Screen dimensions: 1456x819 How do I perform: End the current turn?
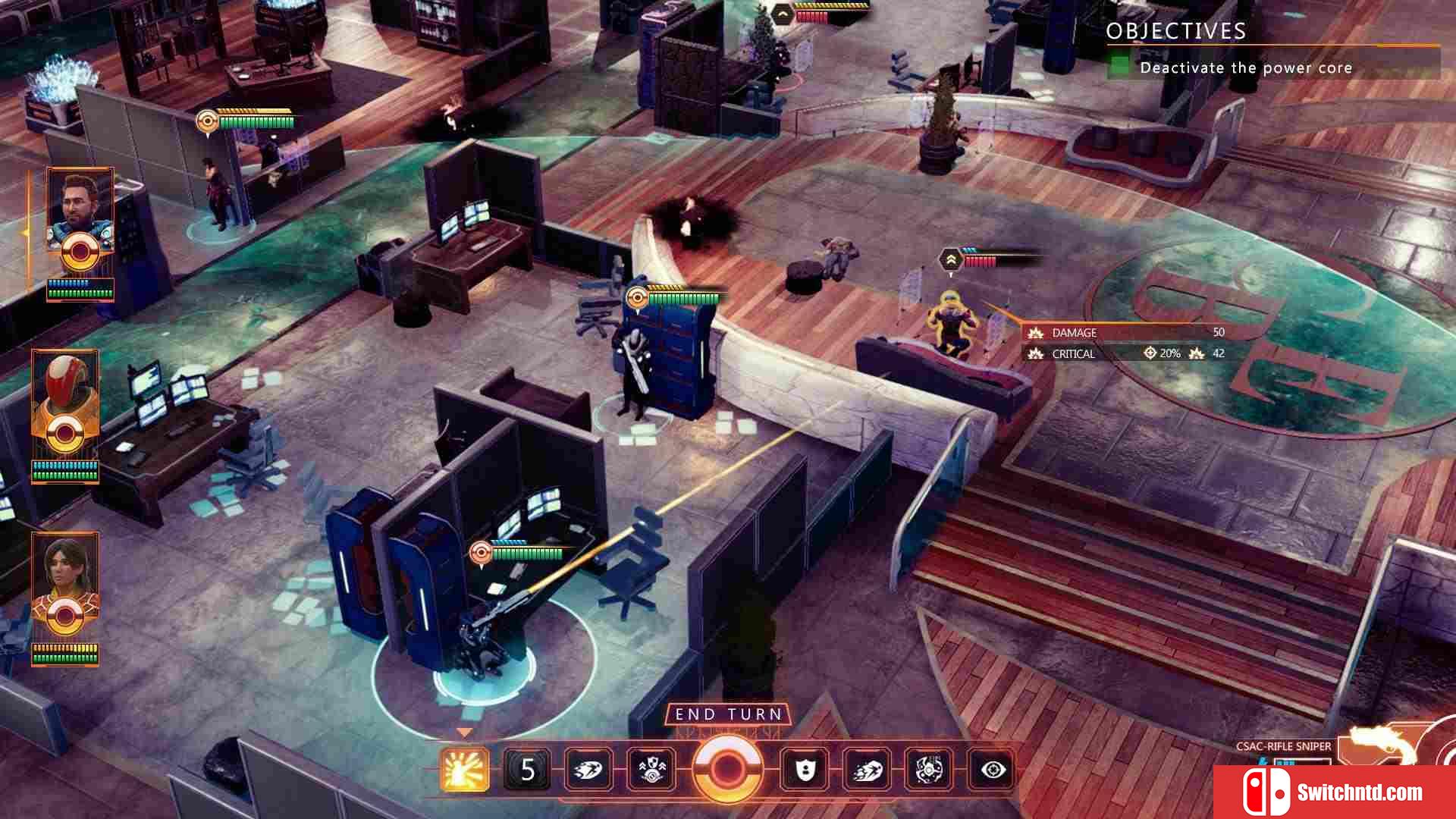[728, 714]
